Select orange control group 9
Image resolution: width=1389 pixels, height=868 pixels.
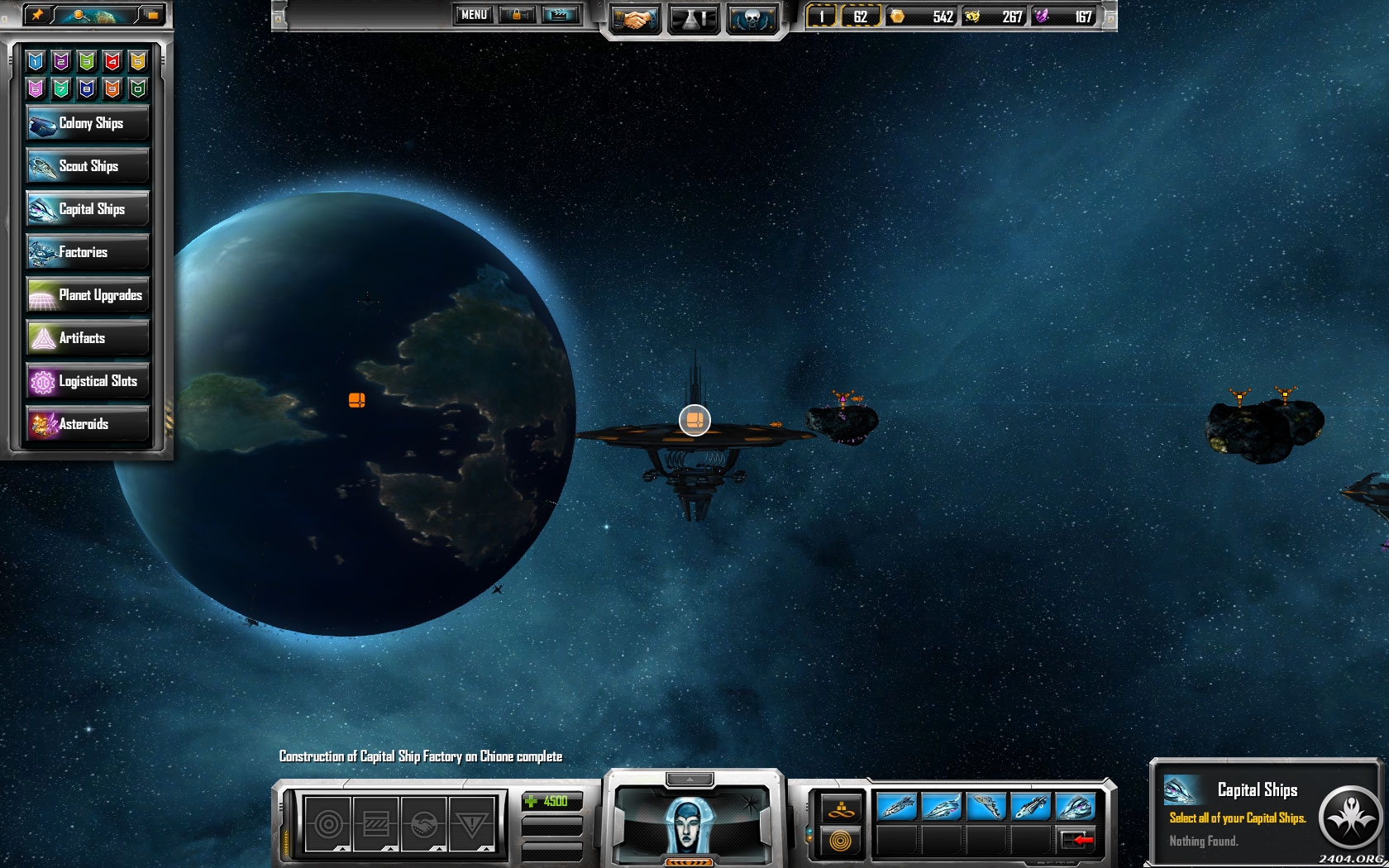[x=112, y=88]
